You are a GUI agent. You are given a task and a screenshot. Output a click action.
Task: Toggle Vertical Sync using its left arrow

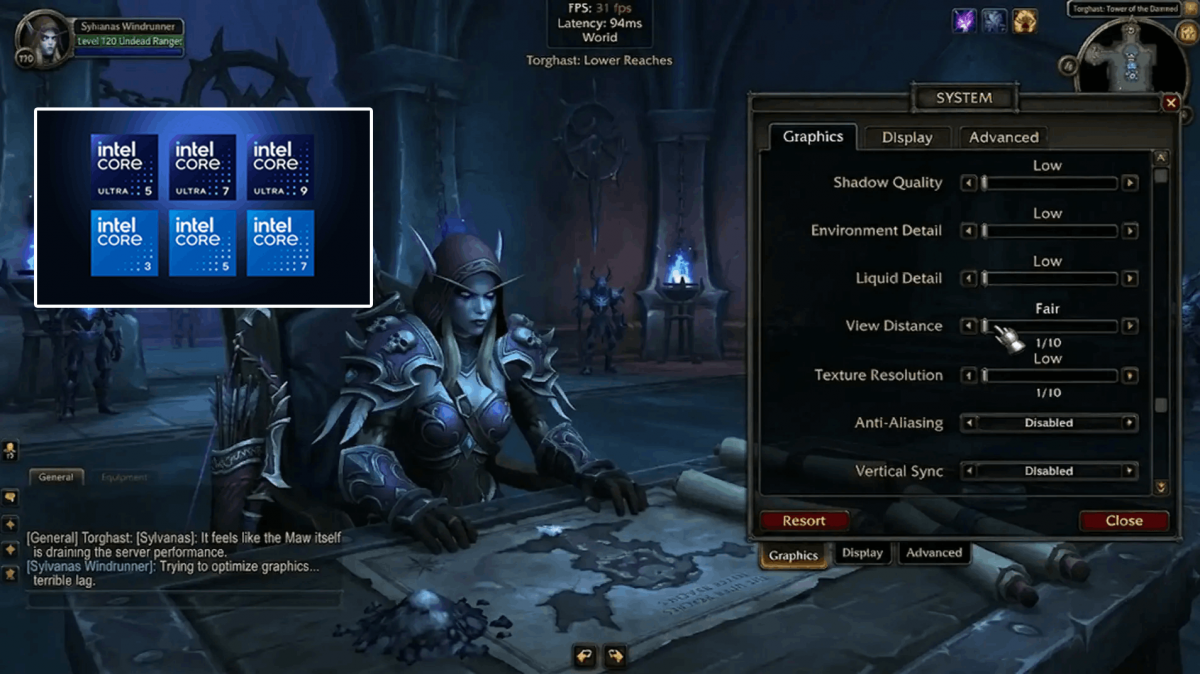(968, 471)
